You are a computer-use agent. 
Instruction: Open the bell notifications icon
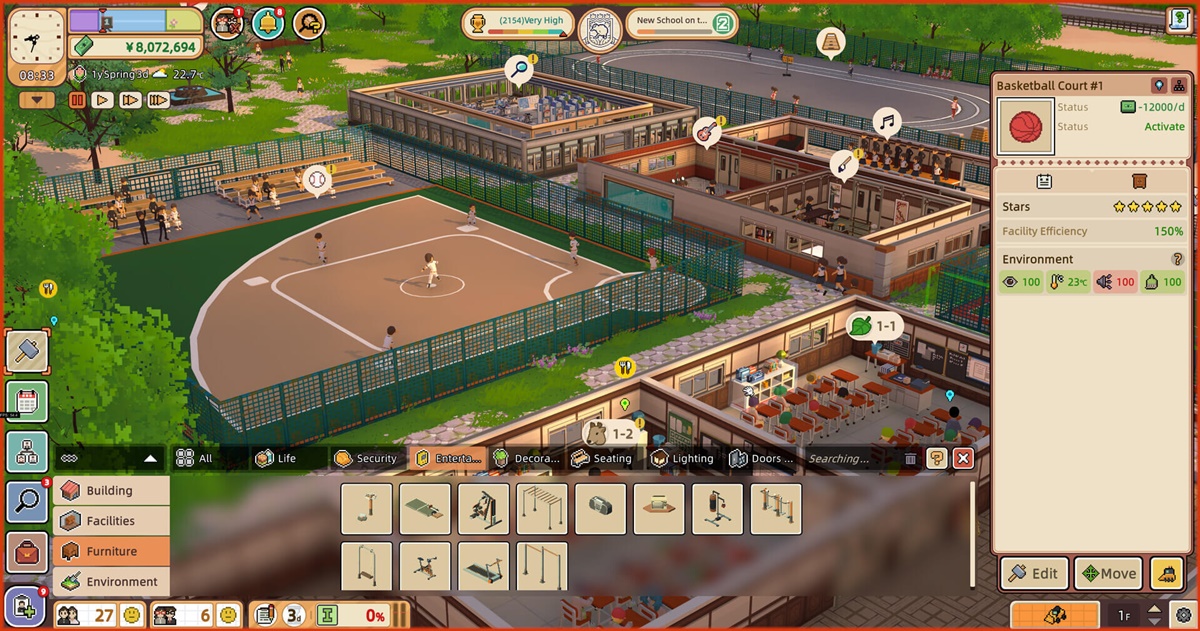267,23
